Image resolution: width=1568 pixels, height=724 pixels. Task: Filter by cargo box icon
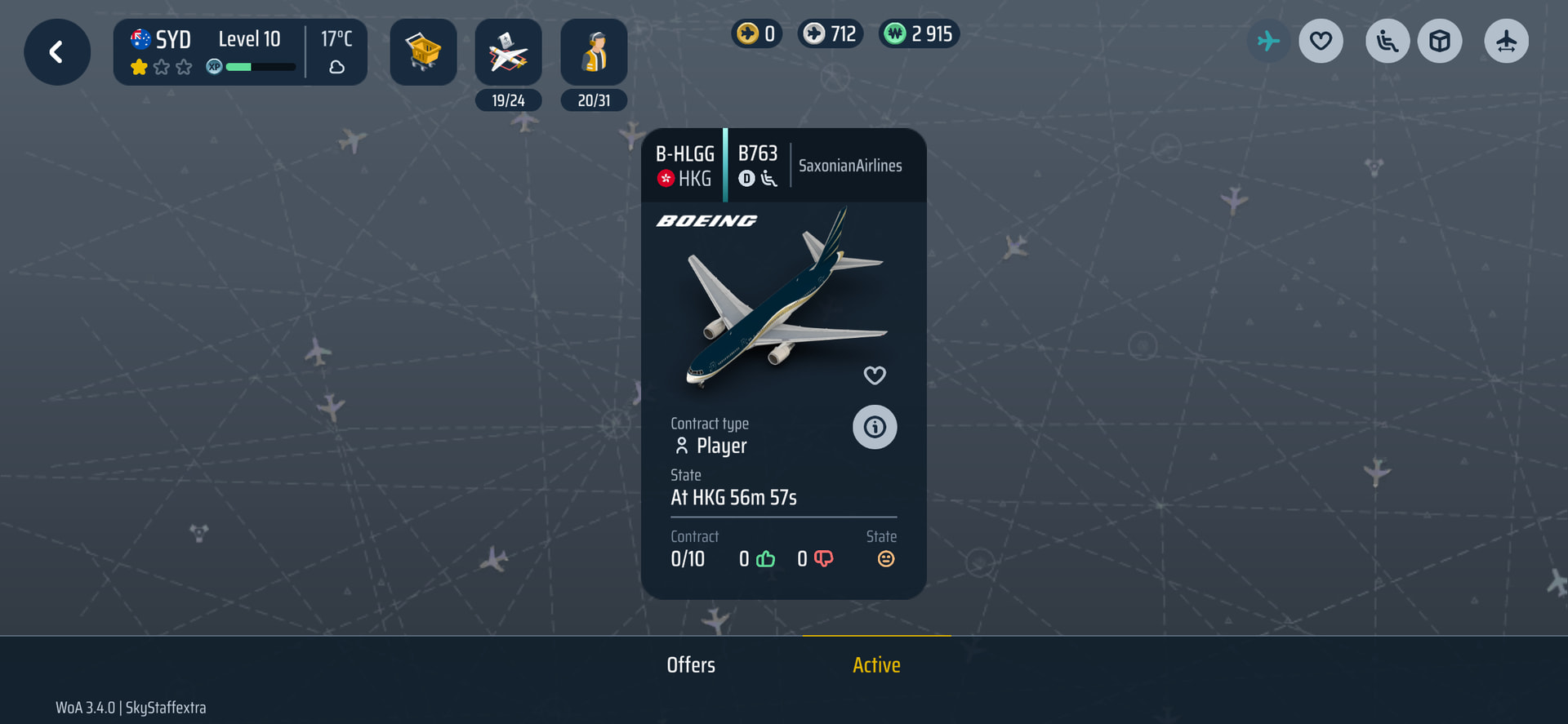[1440, 41]
